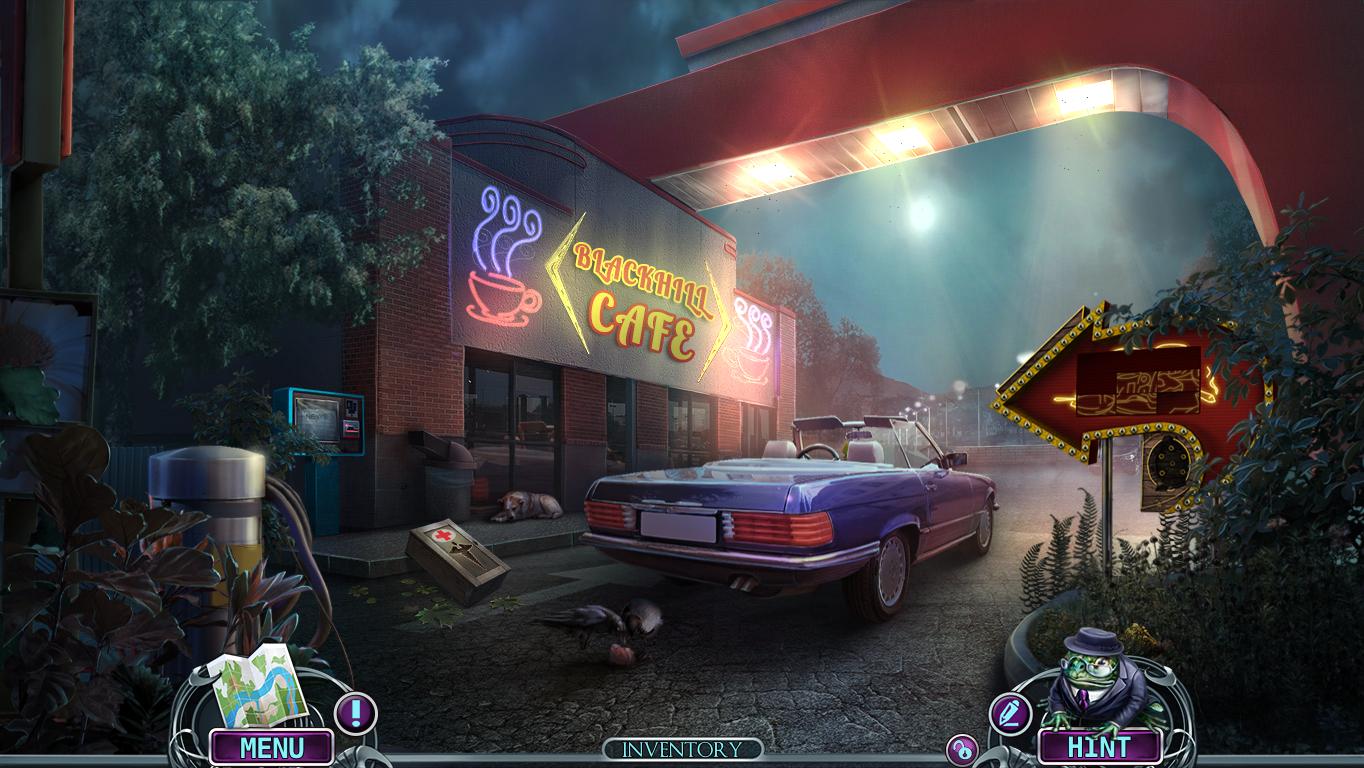Screen dimensions: 1364x768
Task: Expand the INVENTORY bar
Action: coord(682,749)
